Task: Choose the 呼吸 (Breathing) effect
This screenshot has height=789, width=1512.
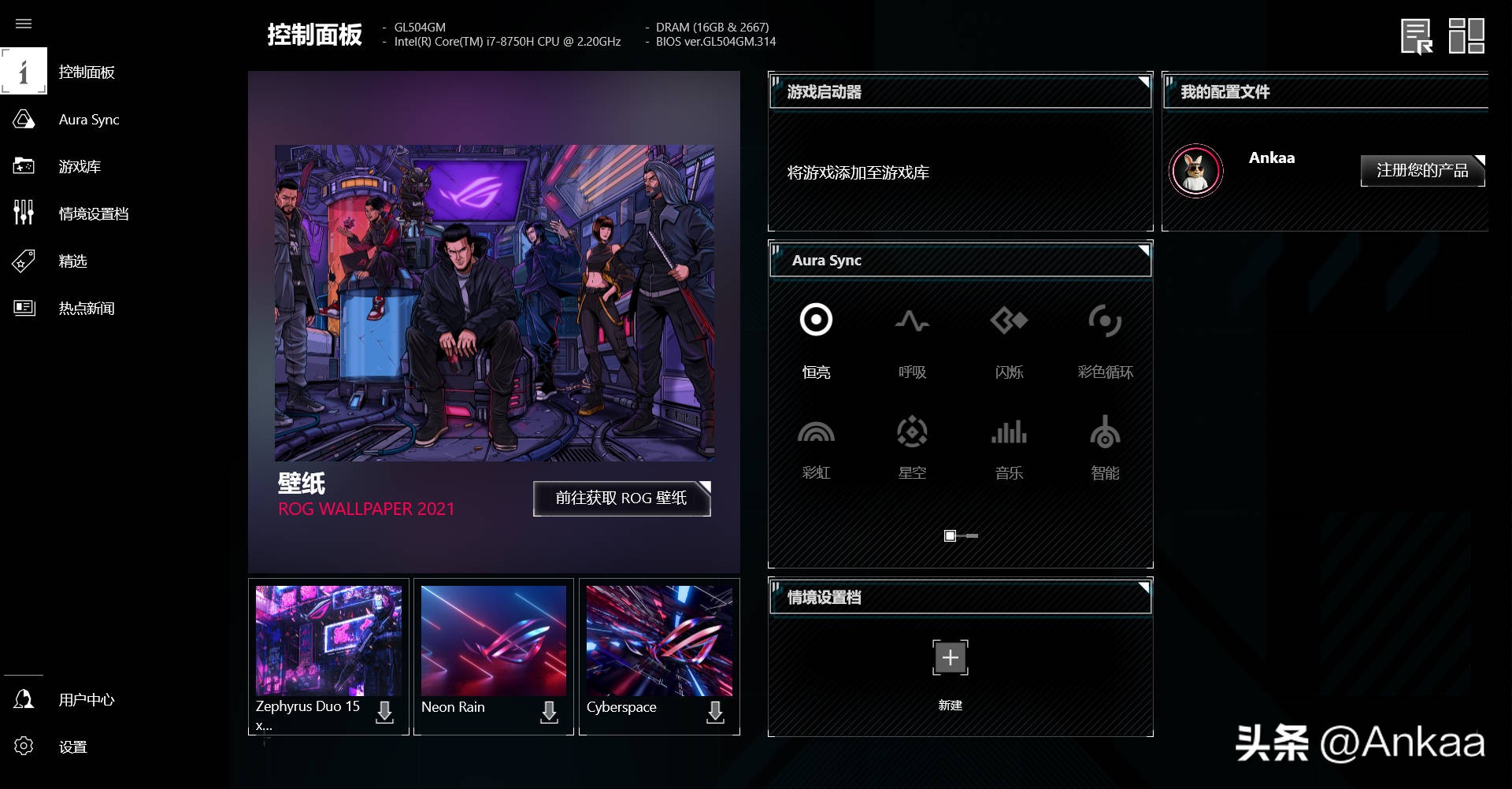Action: [x=913, y=339]
